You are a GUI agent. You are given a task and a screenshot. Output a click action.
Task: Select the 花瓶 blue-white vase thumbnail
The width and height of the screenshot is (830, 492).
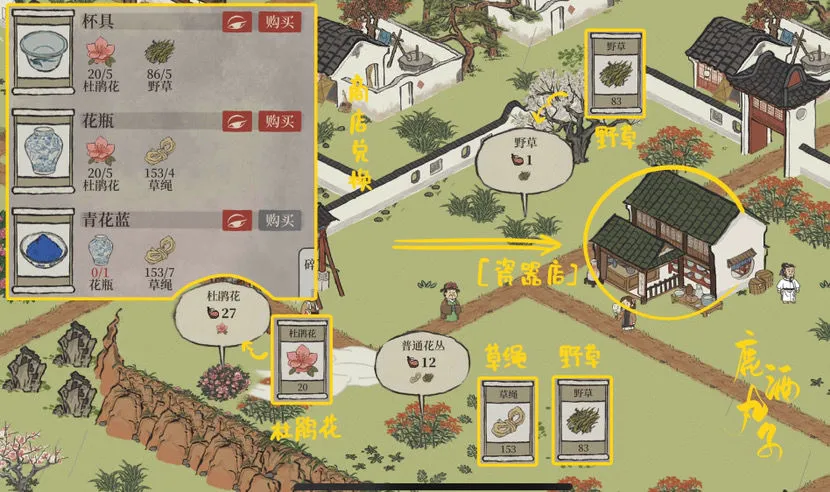coord(45,156)
